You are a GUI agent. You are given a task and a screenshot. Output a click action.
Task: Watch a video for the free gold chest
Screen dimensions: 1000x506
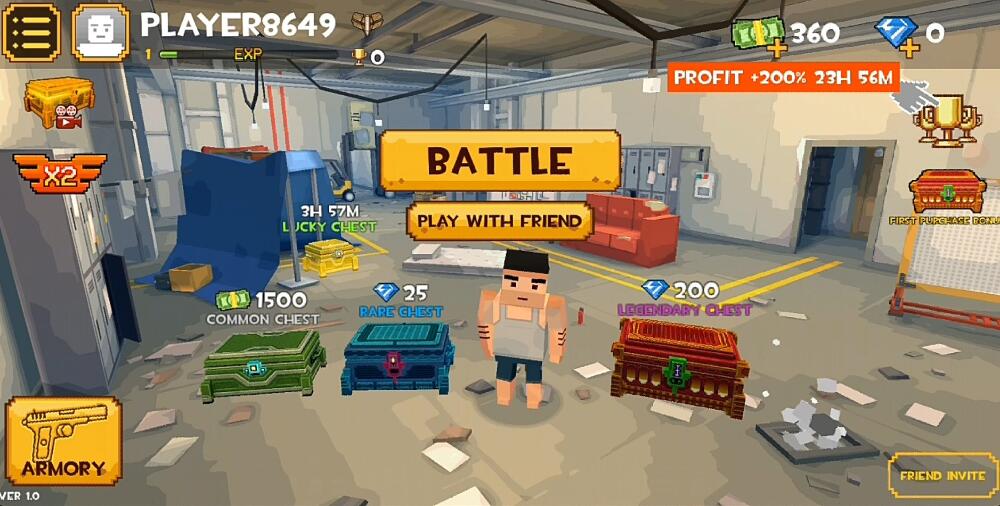click(59, 103)
